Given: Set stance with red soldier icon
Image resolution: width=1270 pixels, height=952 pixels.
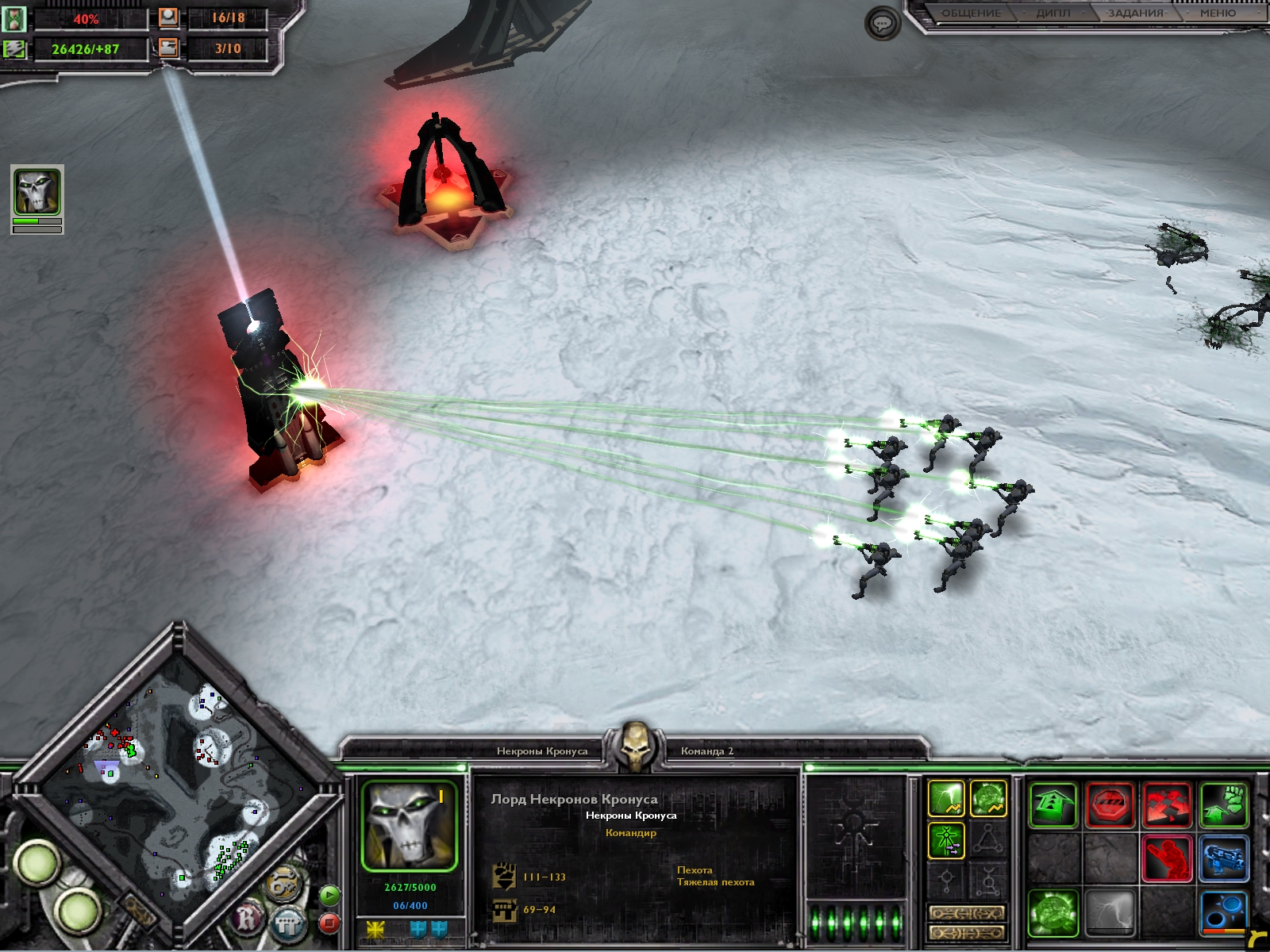Looking at the screenshot, I should click(x=1167, y=858).
